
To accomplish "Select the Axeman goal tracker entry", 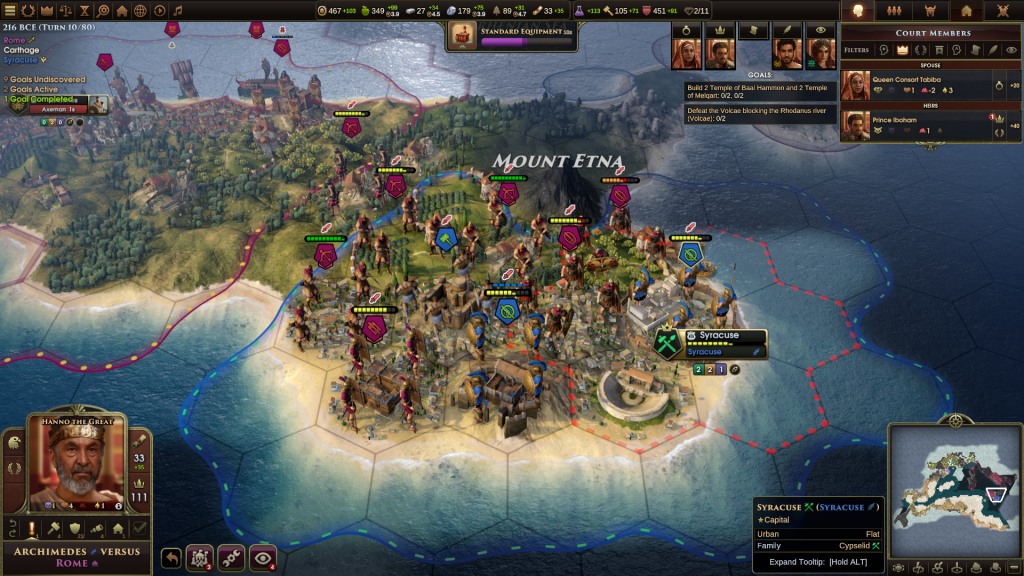I will tap(58, 109).
